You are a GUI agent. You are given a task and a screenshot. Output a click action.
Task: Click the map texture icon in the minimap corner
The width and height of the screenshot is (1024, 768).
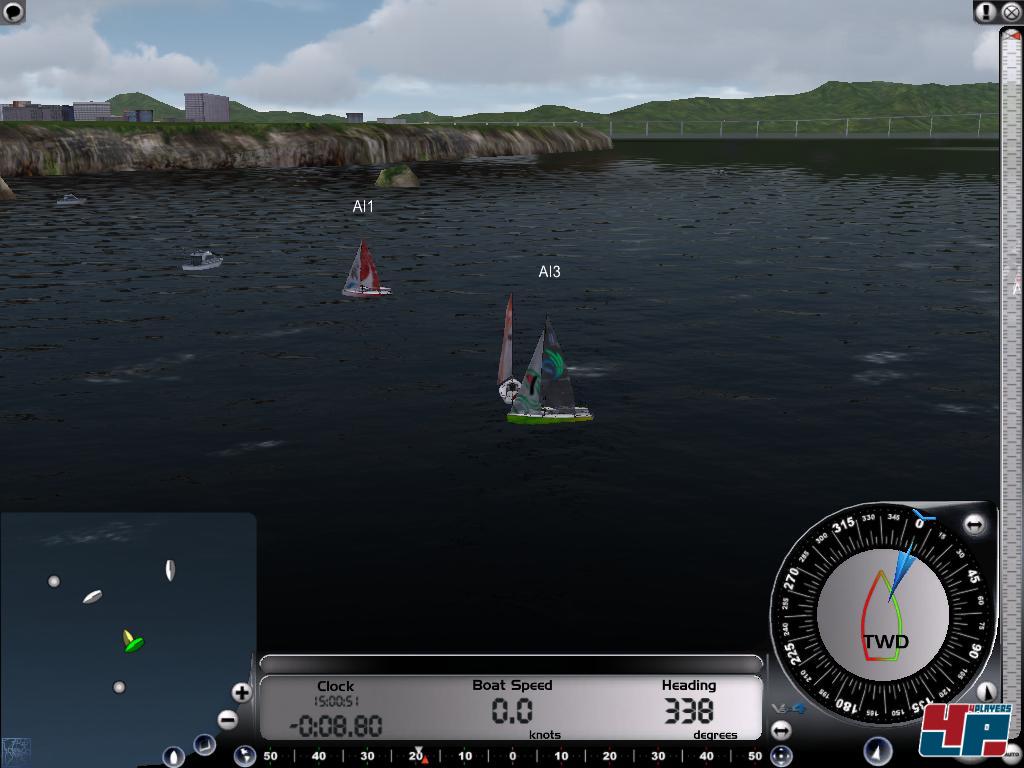point(16,750)
